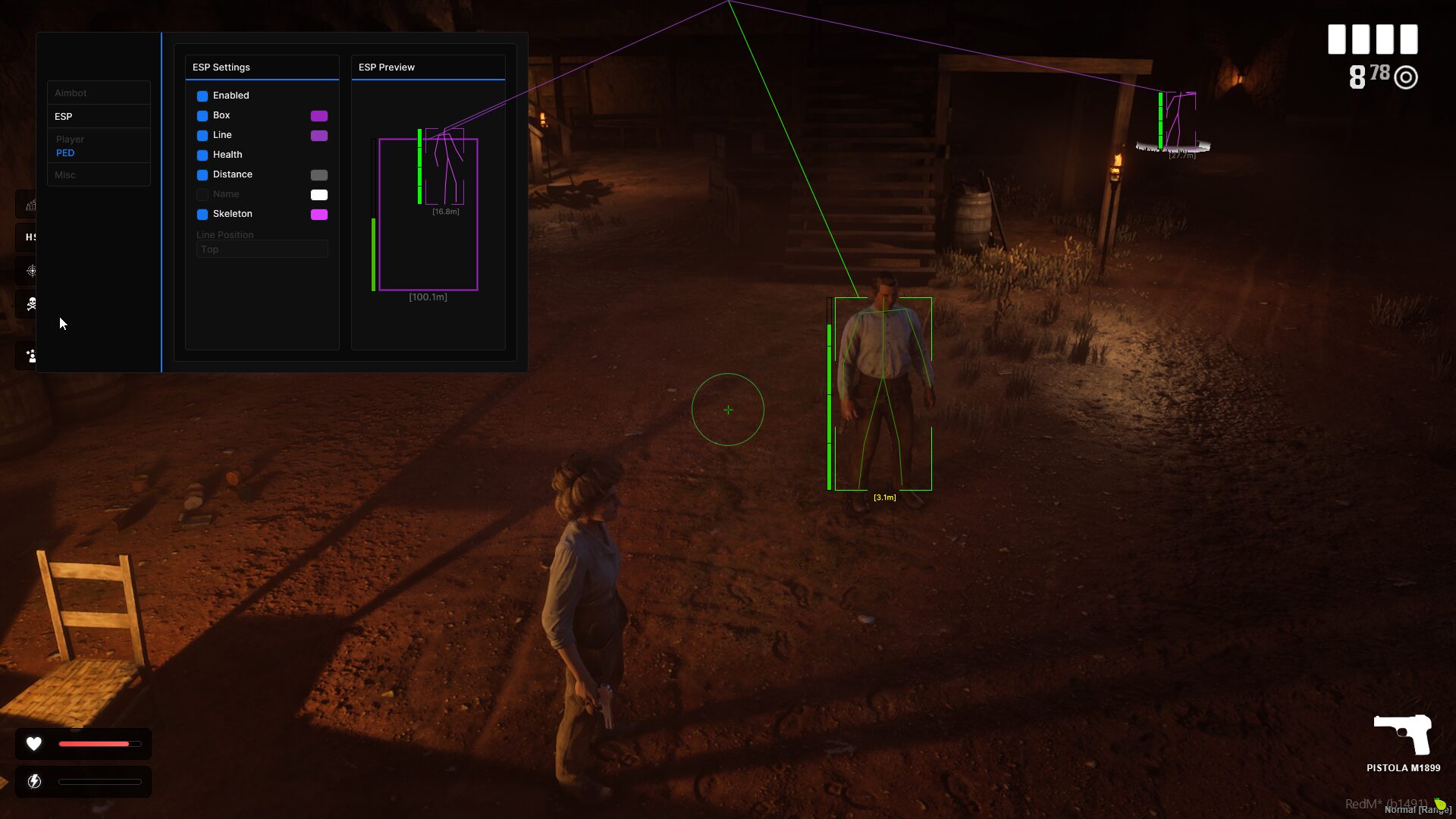Pick the Name white color swatch
This screenshot has height=819, width=1456.
click(x=319, y=195)
